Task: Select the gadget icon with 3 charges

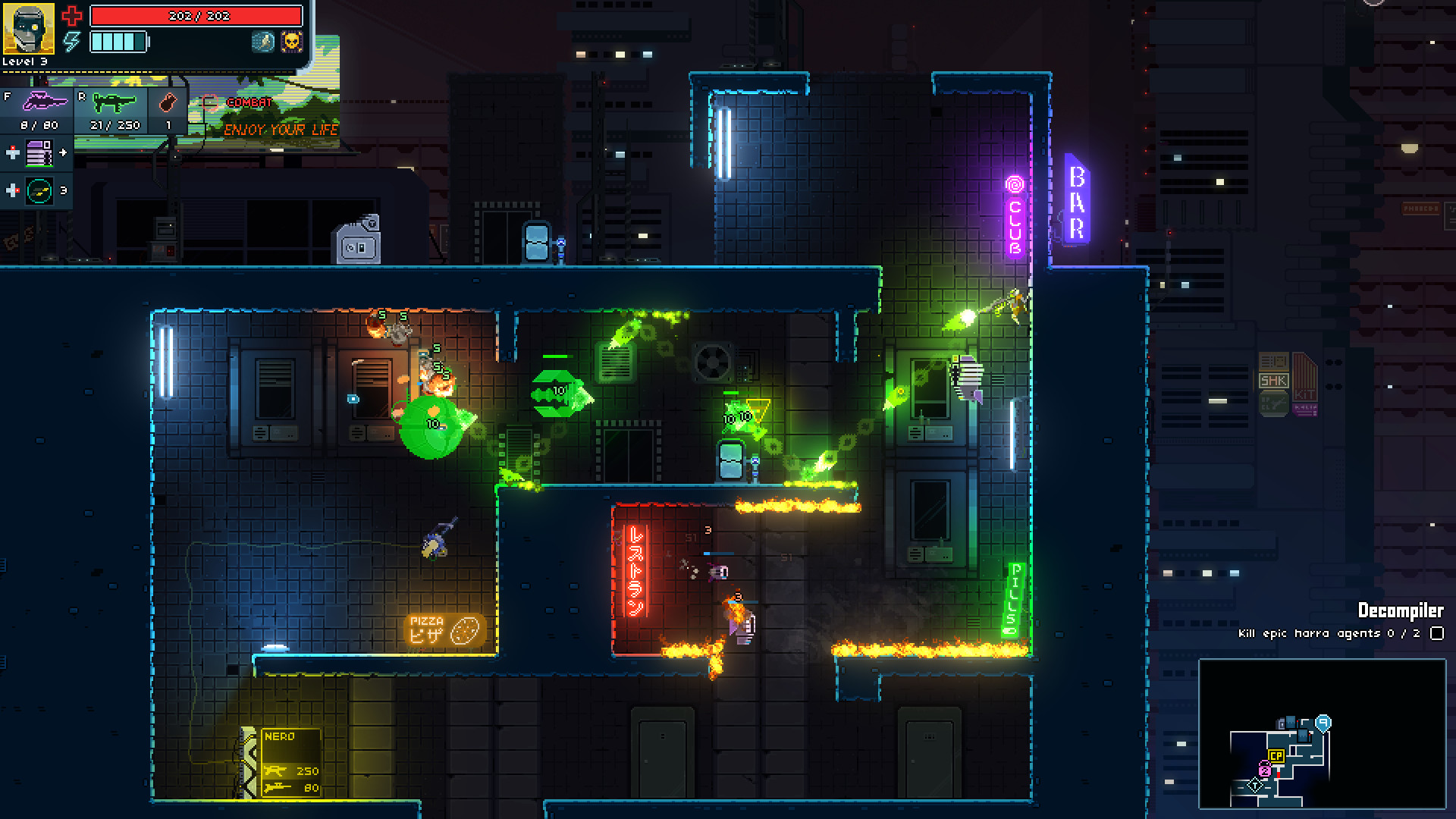Action: pos(38,189)
